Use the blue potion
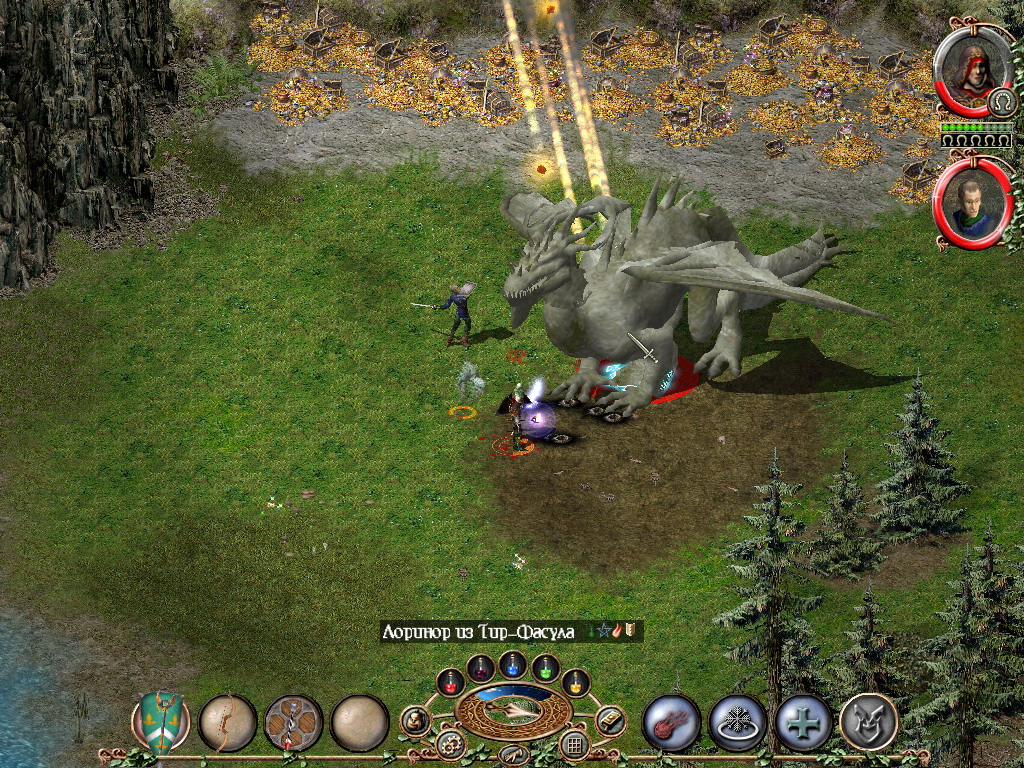 coord(513,662)
